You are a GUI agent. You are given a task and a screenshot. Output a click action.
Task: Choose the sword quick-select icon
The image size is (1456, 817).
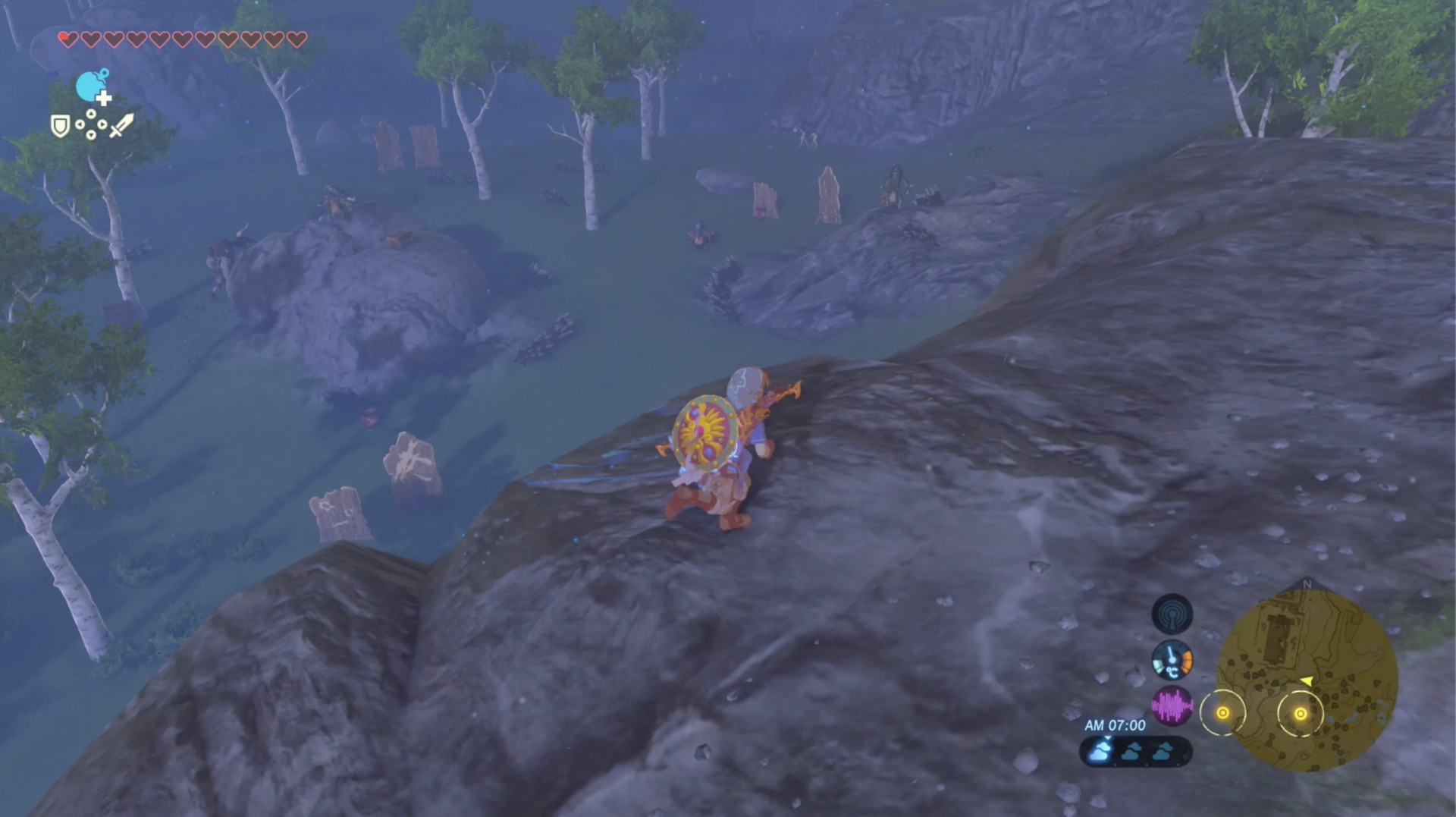121,125
